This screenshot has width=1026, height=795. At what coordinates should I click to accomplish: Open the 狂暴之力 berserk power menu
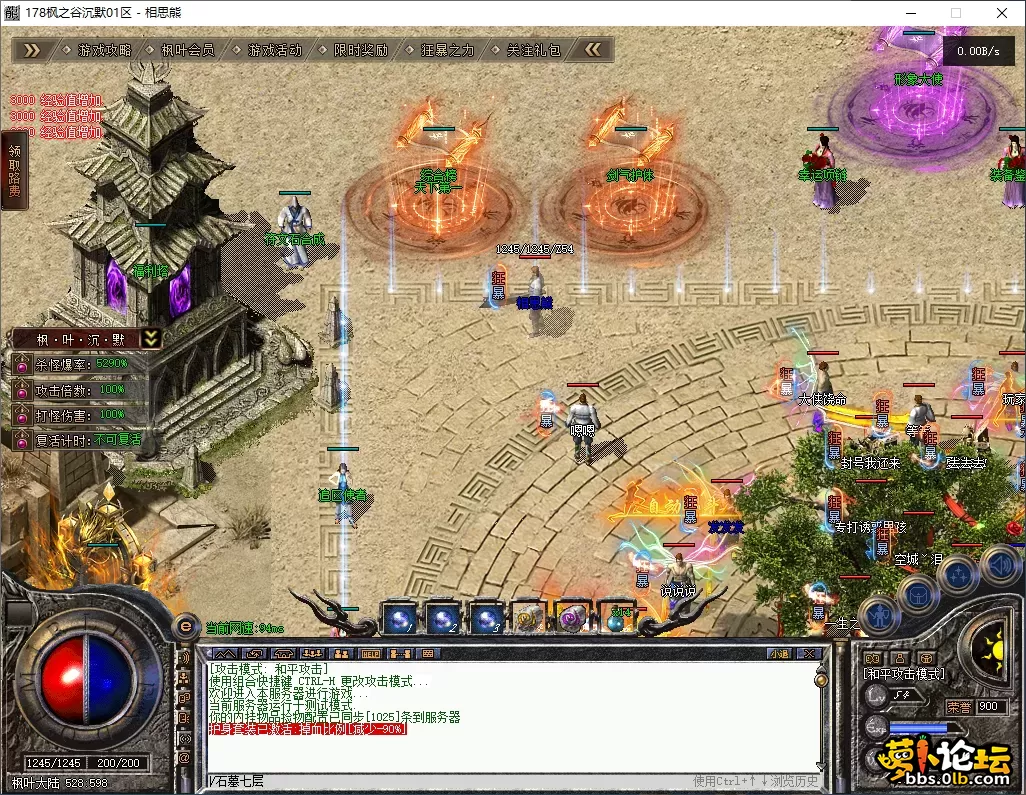coord(447,50)
